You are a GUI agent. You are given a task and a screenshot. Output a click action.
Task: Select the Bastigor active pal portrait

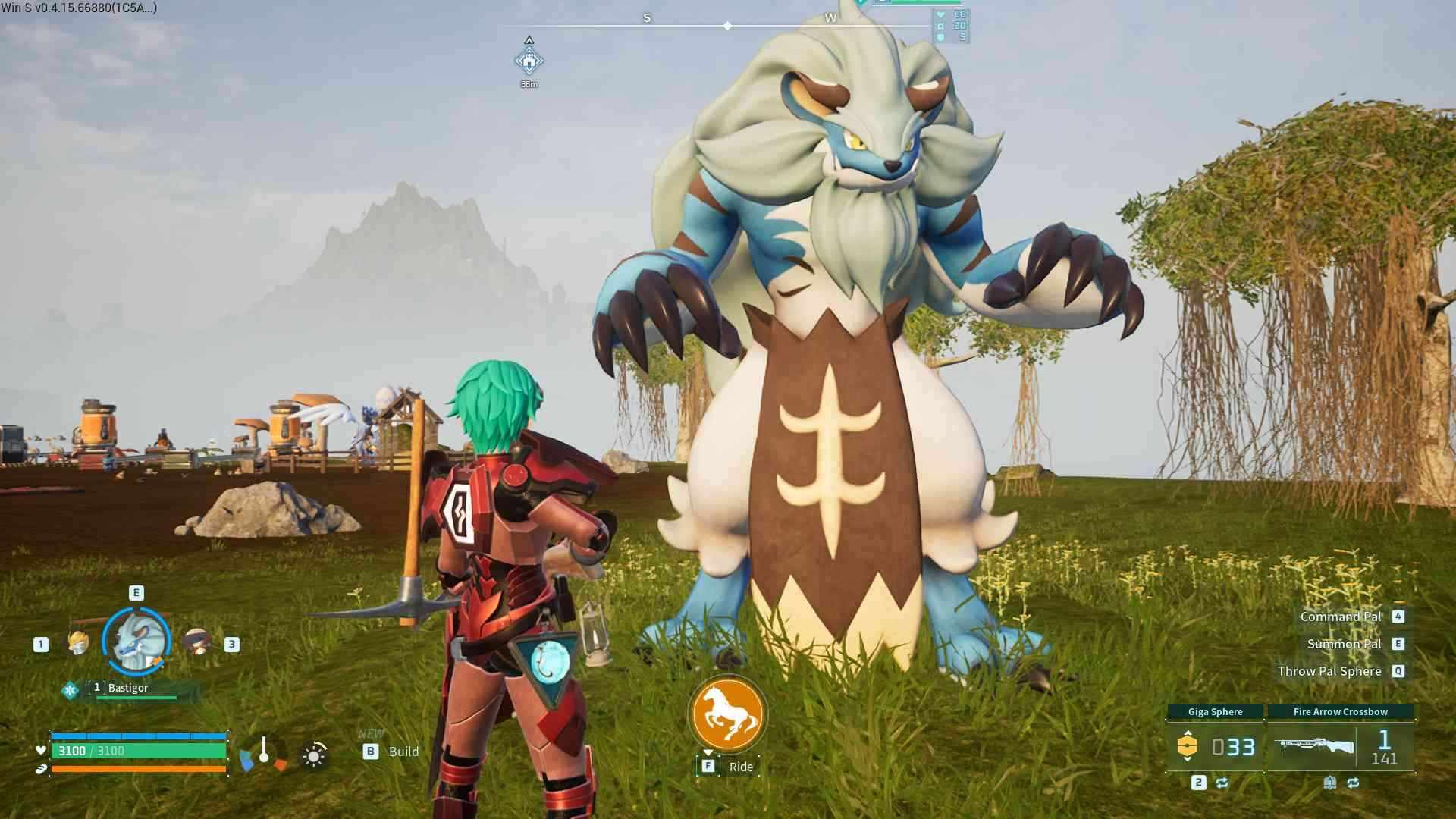click(x=136, y=642)
